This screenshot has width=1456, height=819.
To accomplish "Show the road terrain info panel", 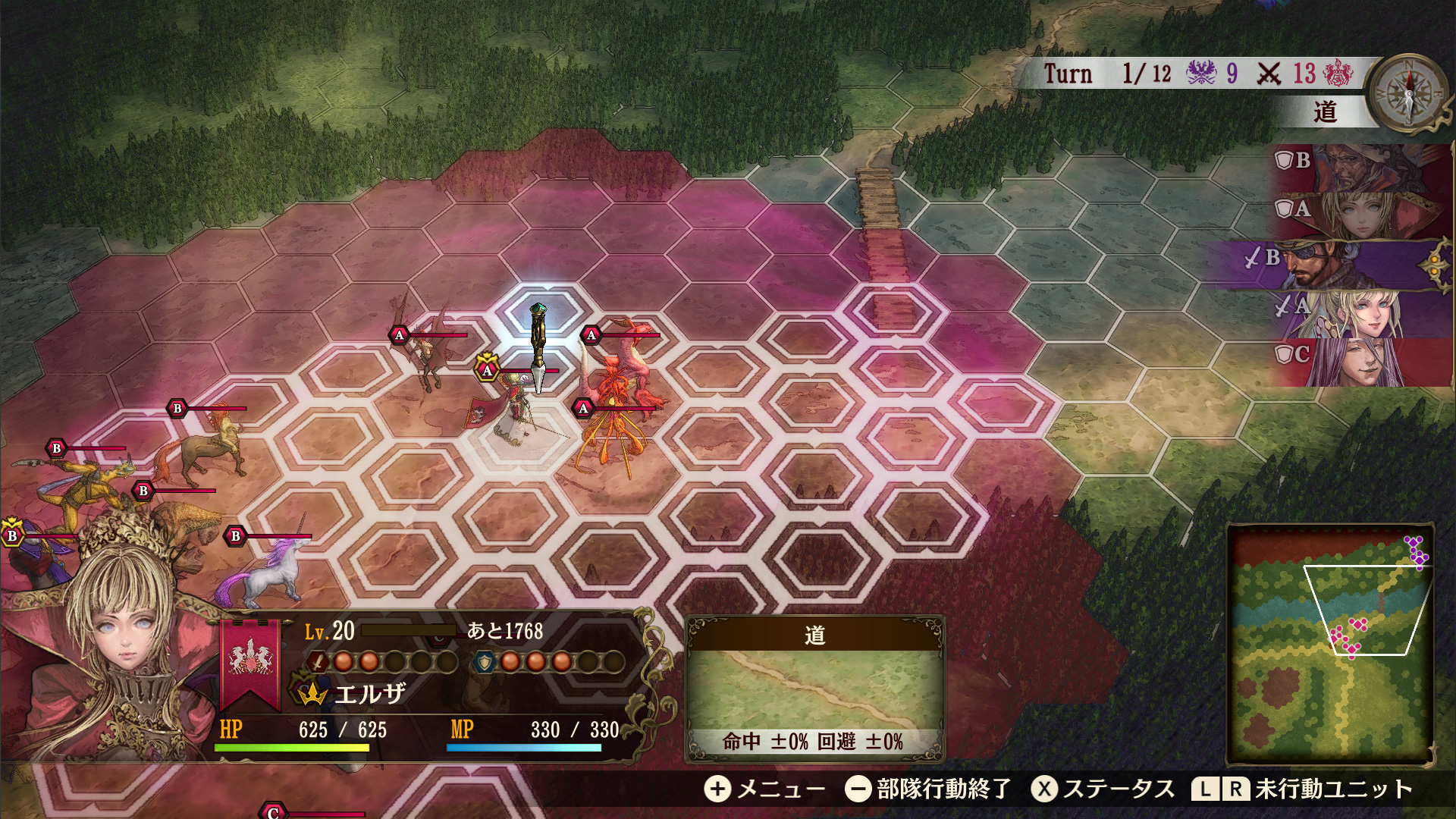I will point(814,687).
